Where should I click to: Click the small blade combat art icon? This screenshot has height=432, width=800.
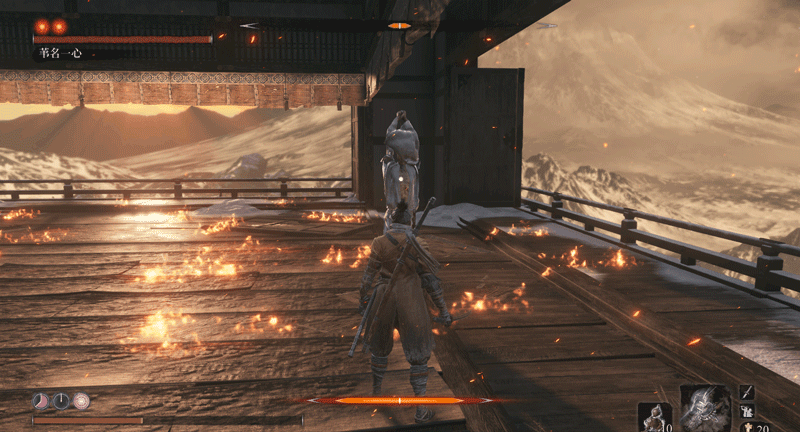pyautogui.click(x=747, y=392)
